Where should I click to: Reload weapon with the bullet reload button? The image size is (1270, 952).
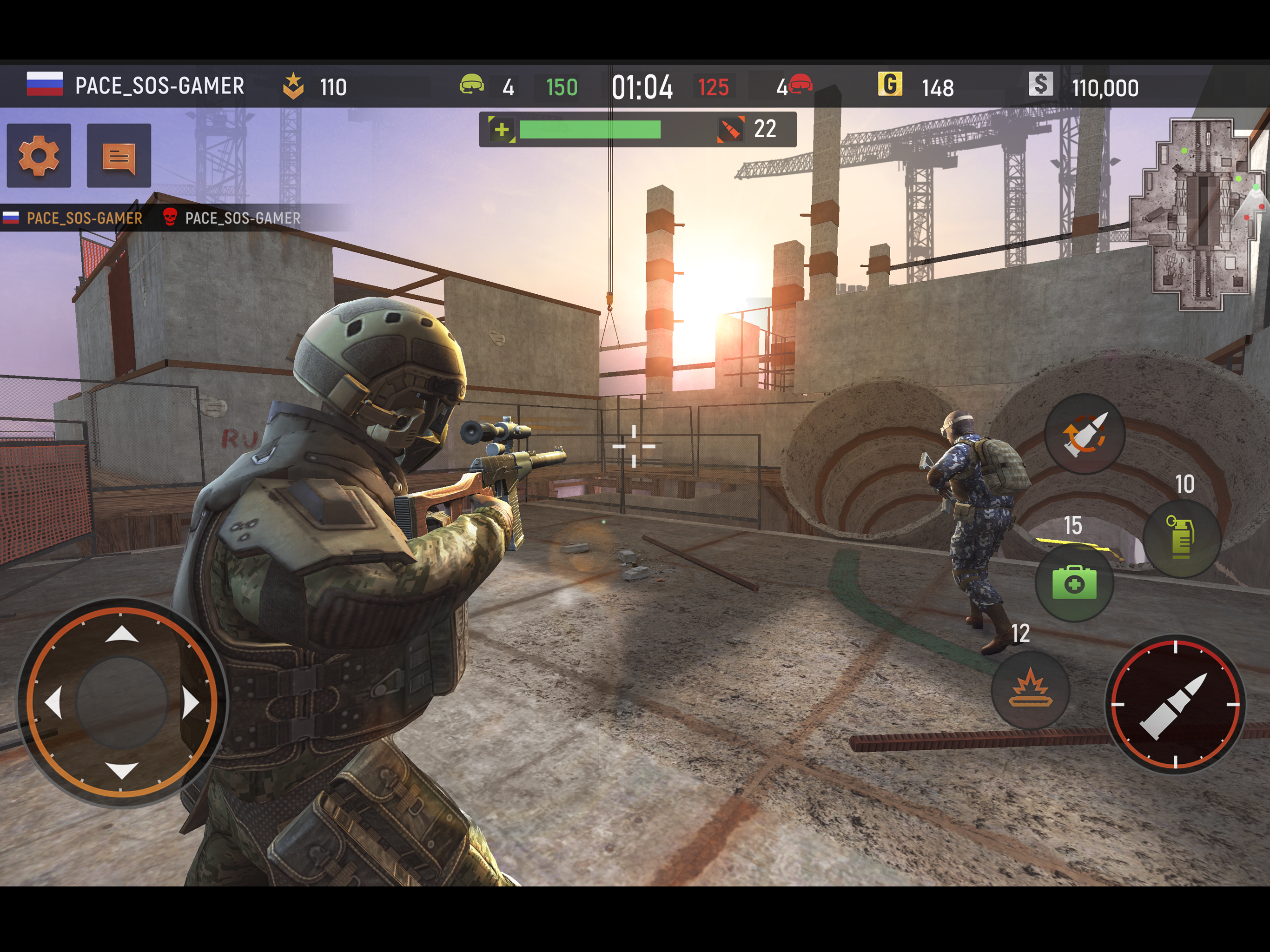coord(1084,435)
